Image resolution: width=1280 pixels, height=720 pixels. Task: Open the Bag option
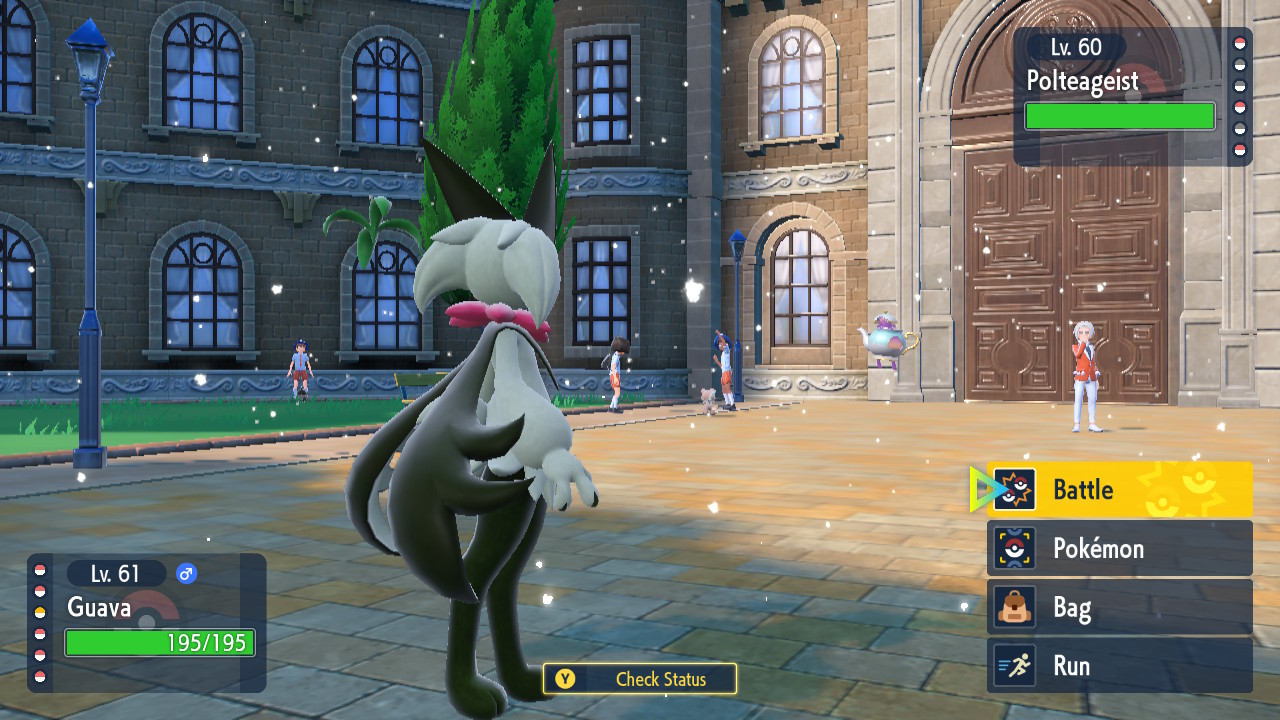[1119, 607]
